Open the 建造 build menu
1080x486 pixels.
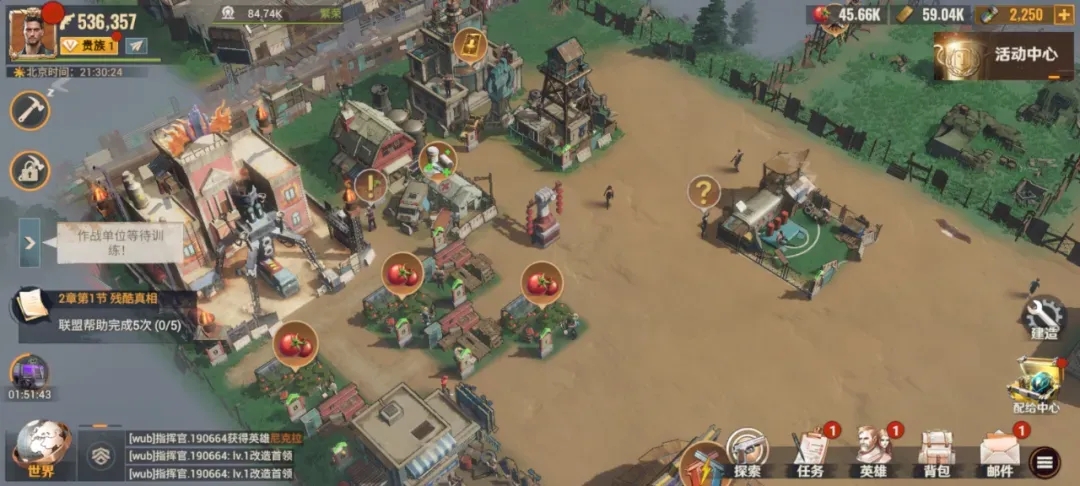[x=1043, y=320]
